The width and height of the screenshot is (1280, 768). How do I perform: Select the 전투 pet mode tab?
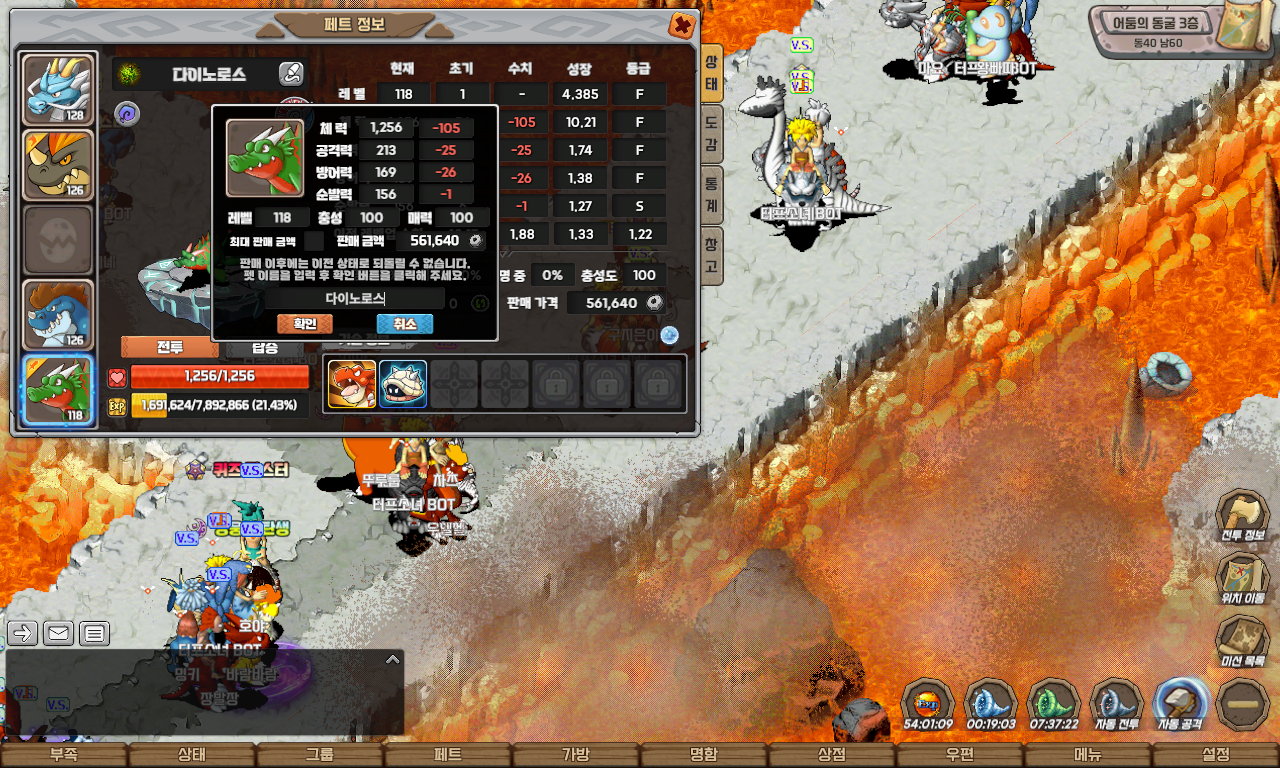169,347
